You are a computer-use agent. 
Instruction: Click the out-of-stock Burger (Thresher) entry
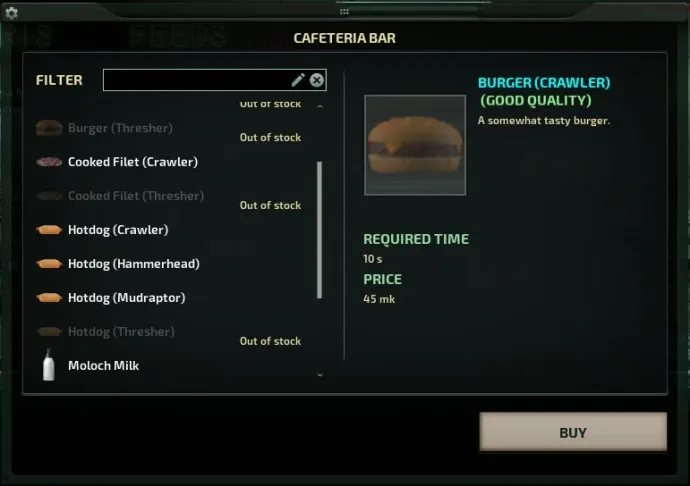tap(120, 128)
